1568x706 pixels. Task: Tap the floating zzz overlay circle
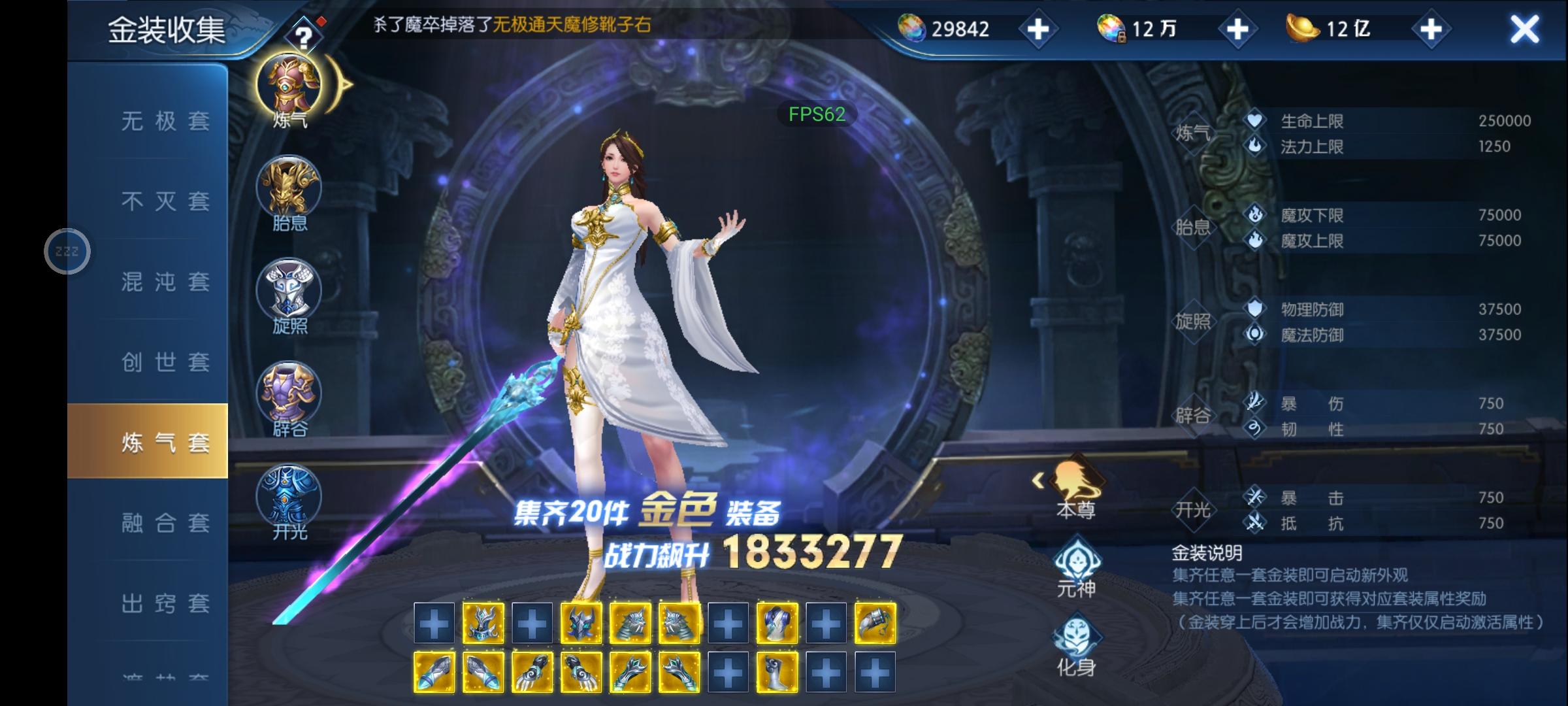tap(67, 250)
